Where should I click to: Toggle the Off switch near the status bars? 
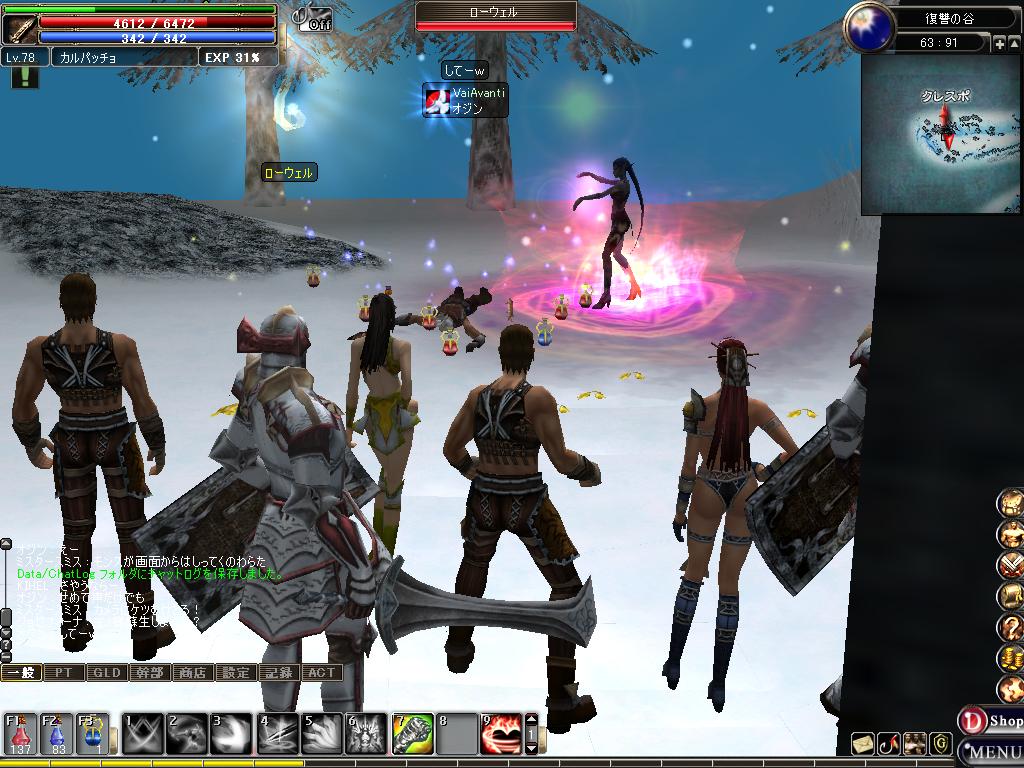tap(313, 18)
